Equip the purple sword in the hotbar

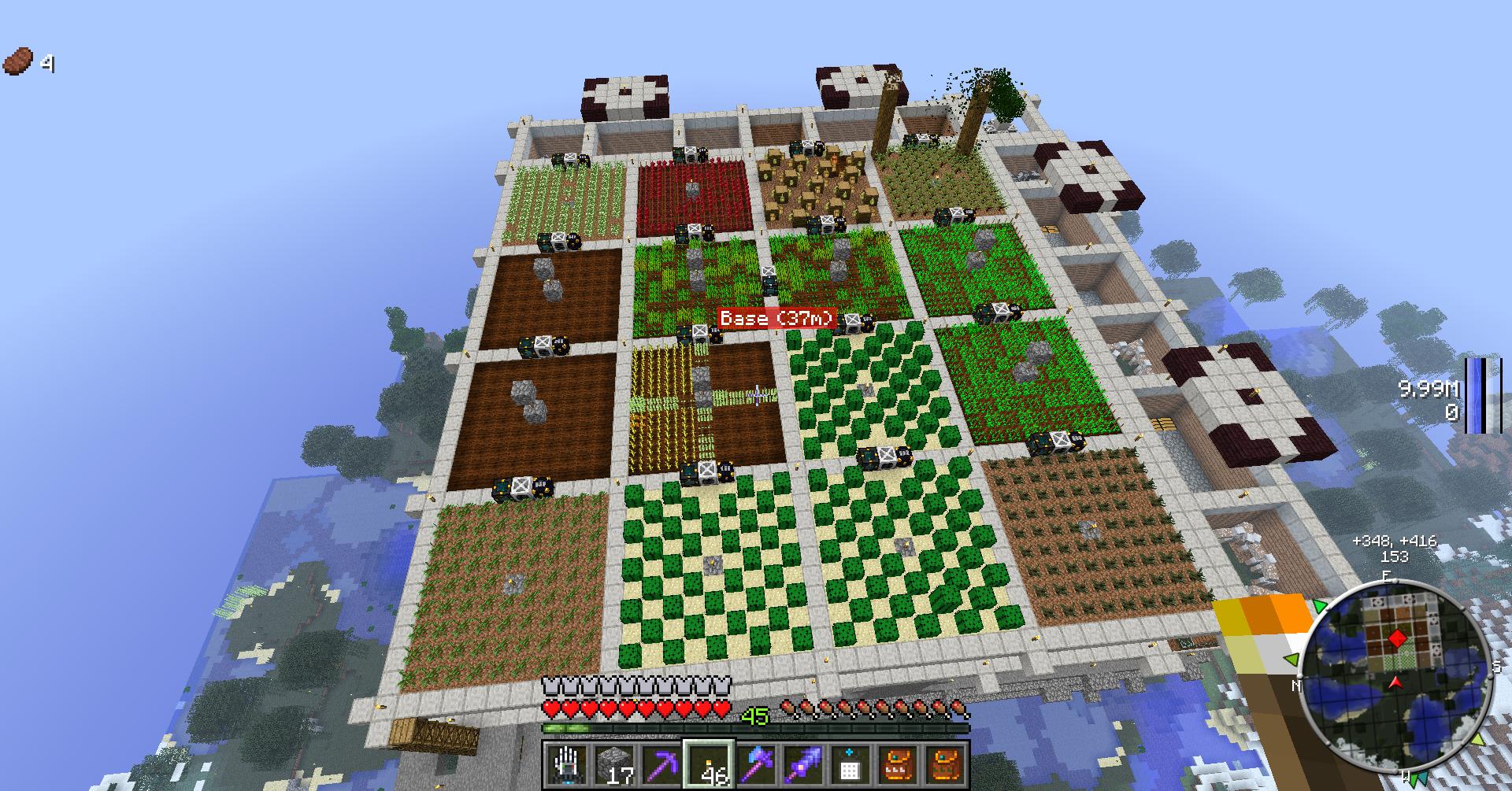pos(802,765)
